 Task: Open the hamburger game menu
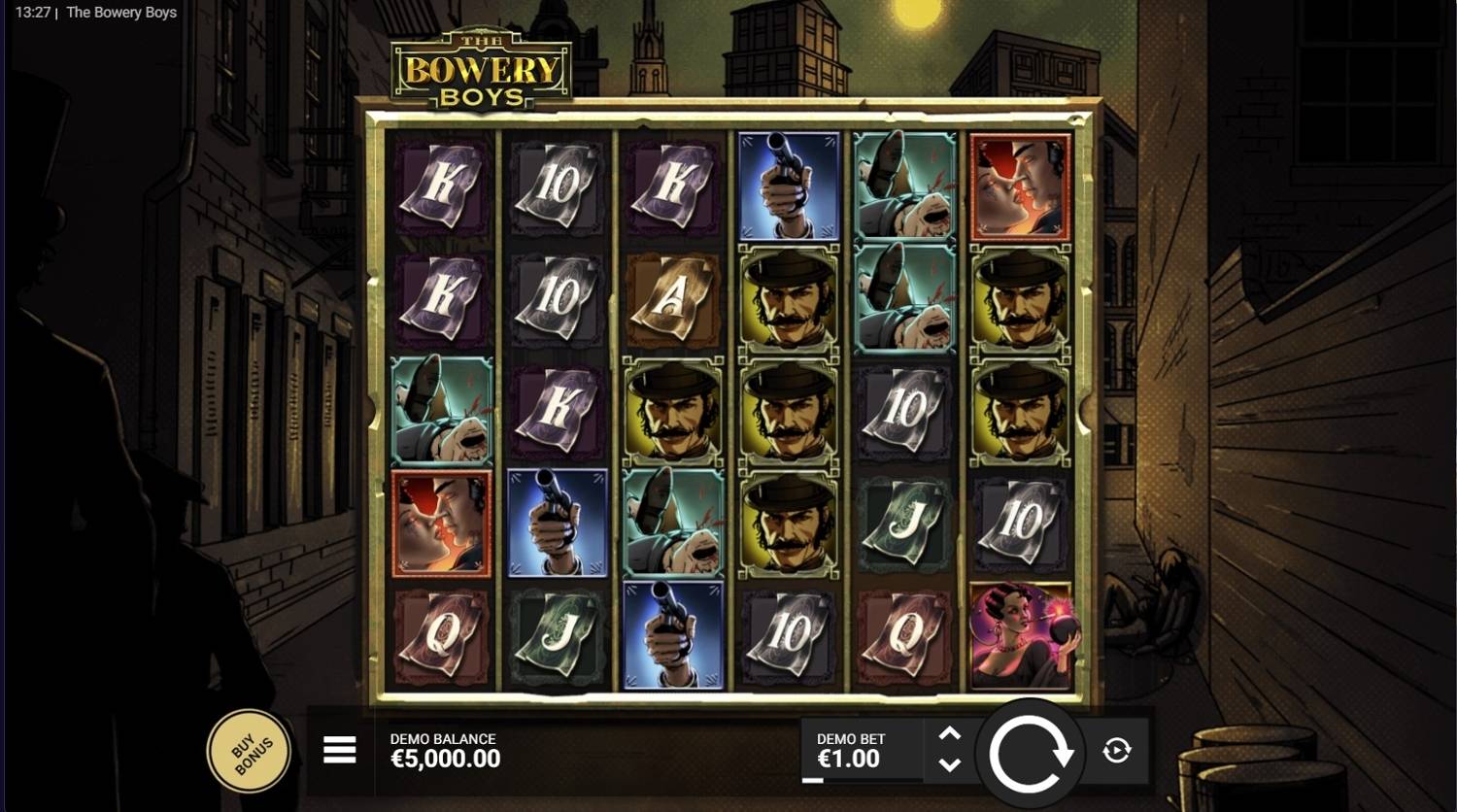click(x=339, y=750)
